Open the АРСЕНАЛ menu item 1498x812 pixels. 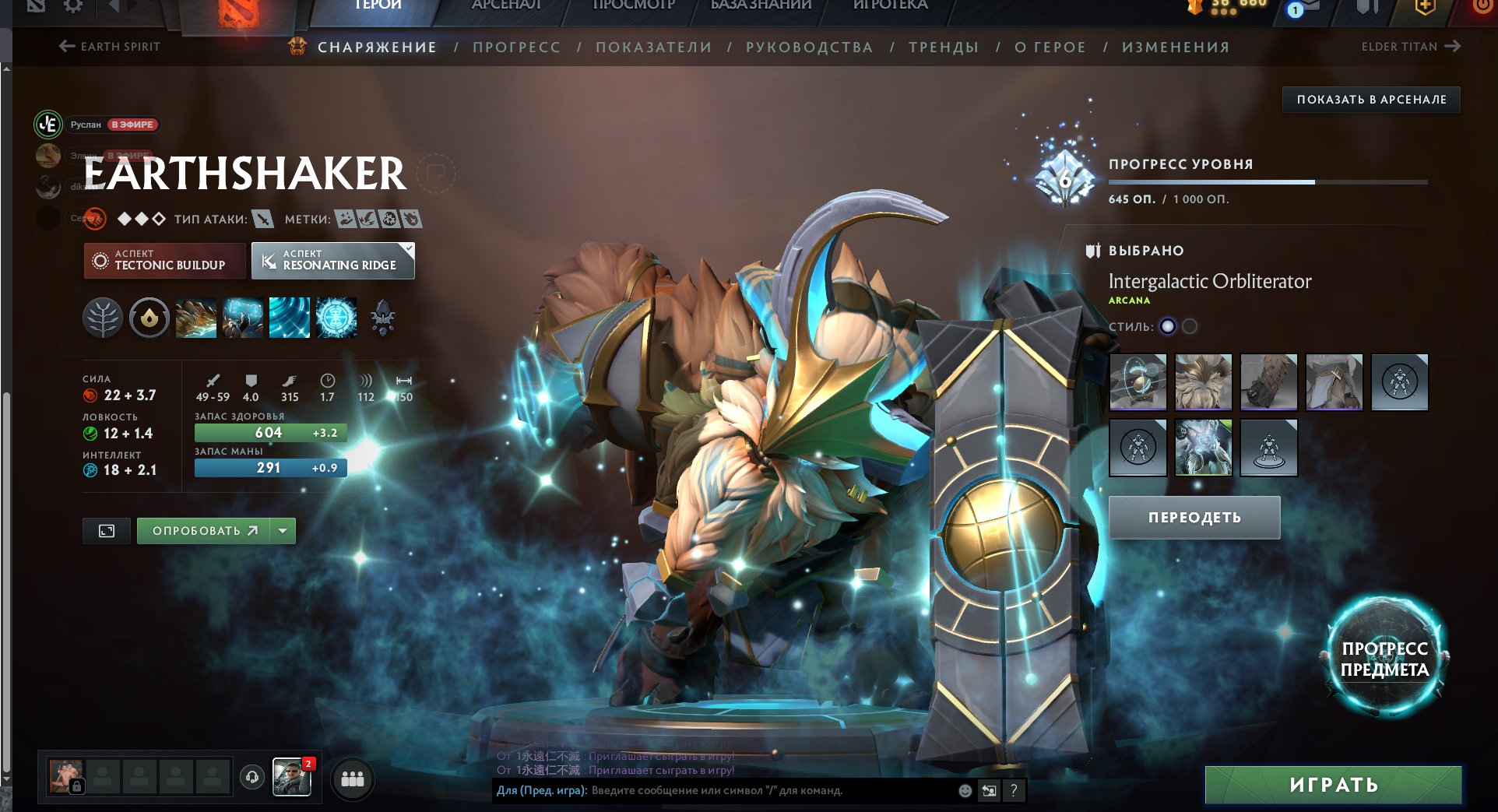[x=506, y=4]
